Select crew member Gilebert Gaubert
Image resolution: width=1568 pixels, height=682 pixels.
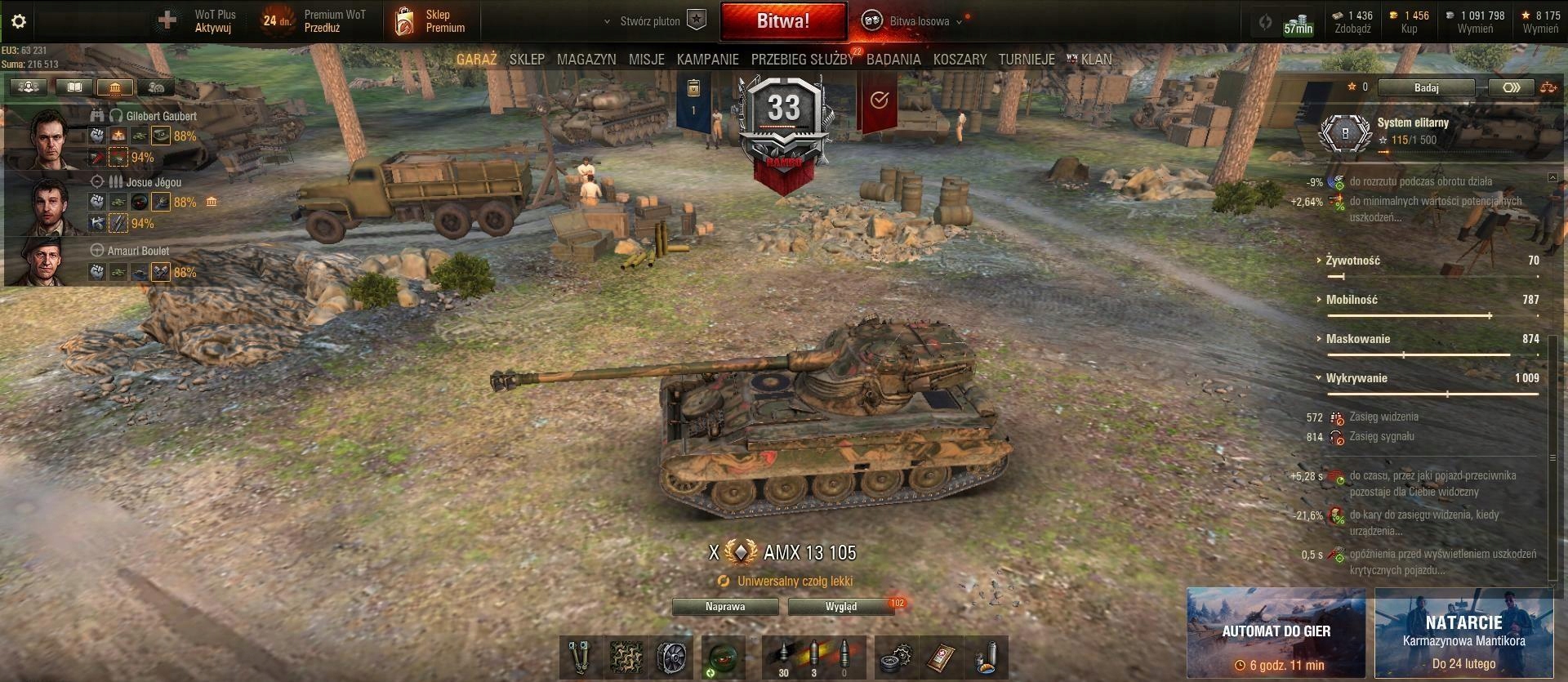[161, 116]
